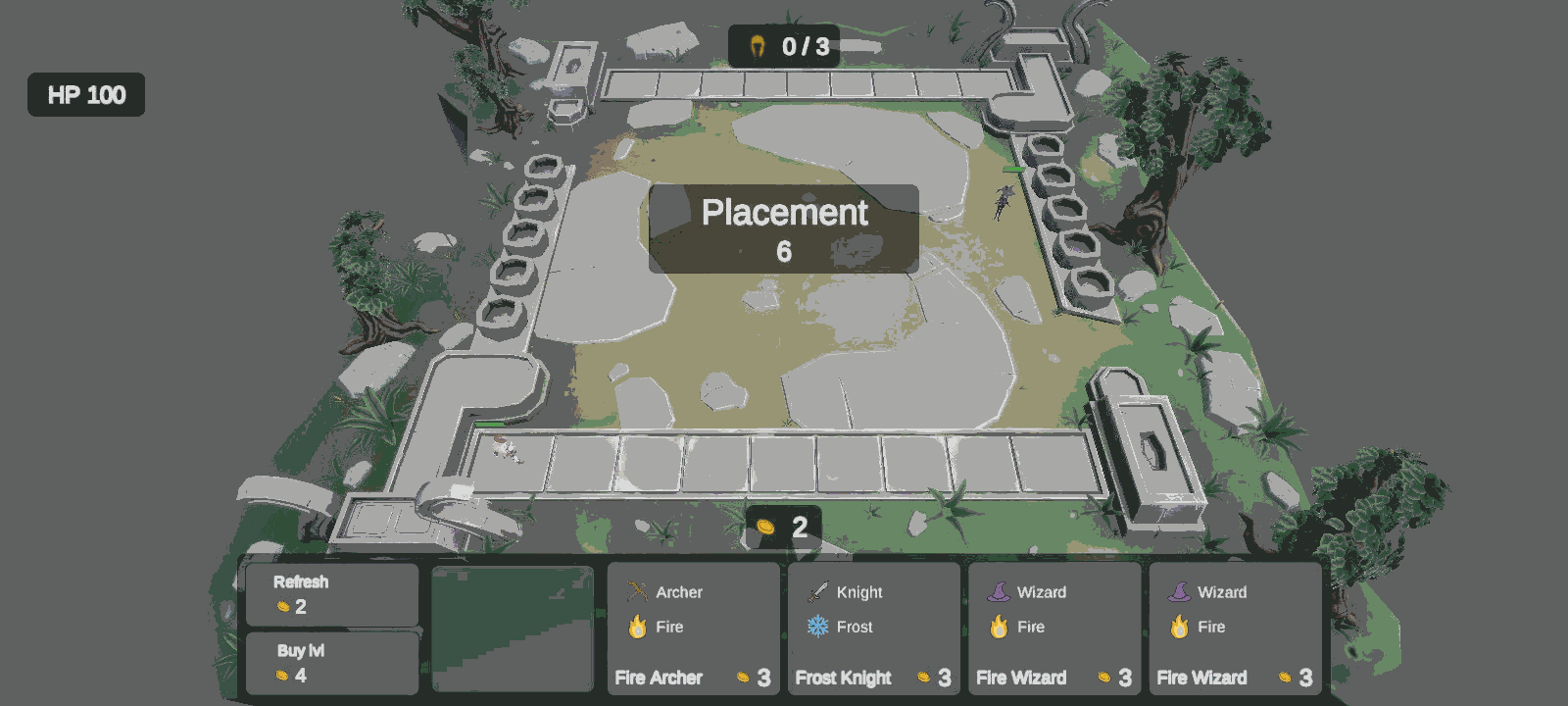Buy the Frost Knight unit card
This screenshot has width=1568, height=706.
pos(873,629)
